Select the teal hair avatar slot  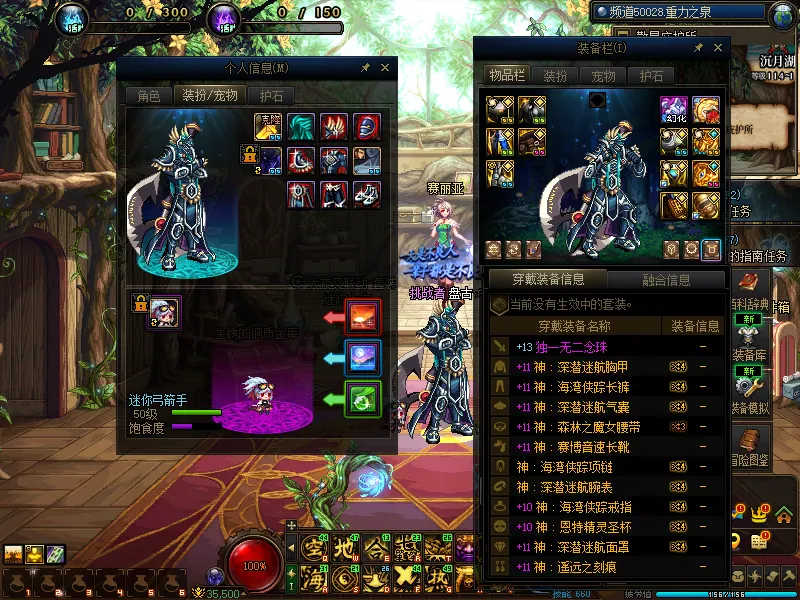(x=301, y=127)
